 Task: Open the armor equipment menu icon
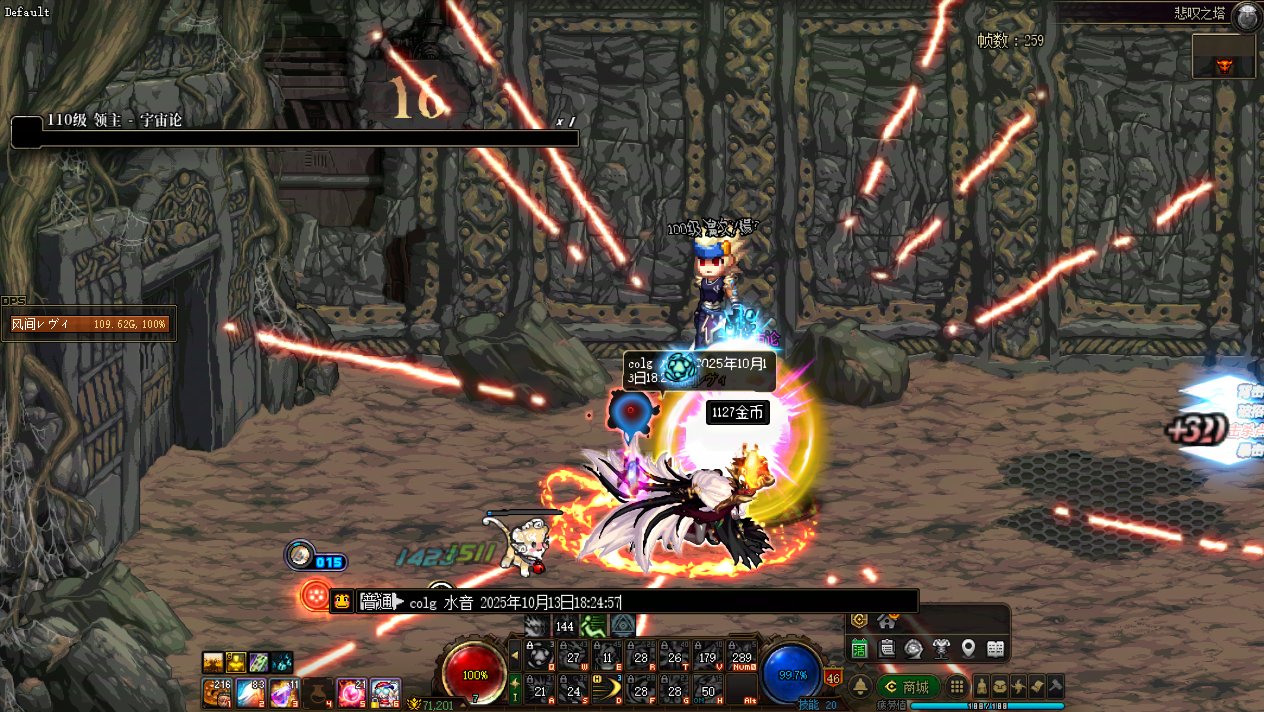[x=941, y=649]
